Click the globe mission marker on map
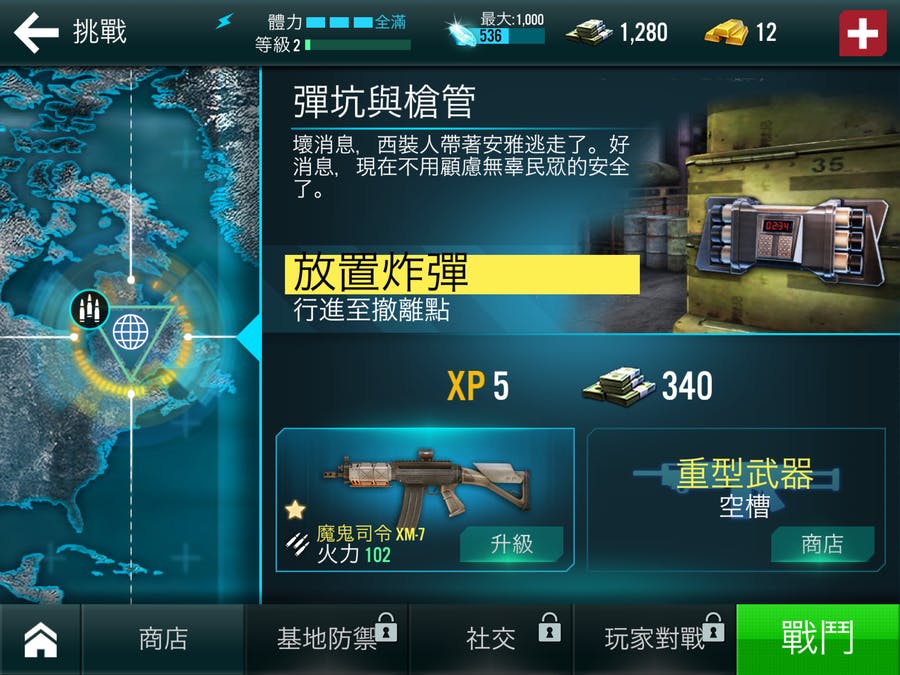900x675 pixels. coord(130,331)
